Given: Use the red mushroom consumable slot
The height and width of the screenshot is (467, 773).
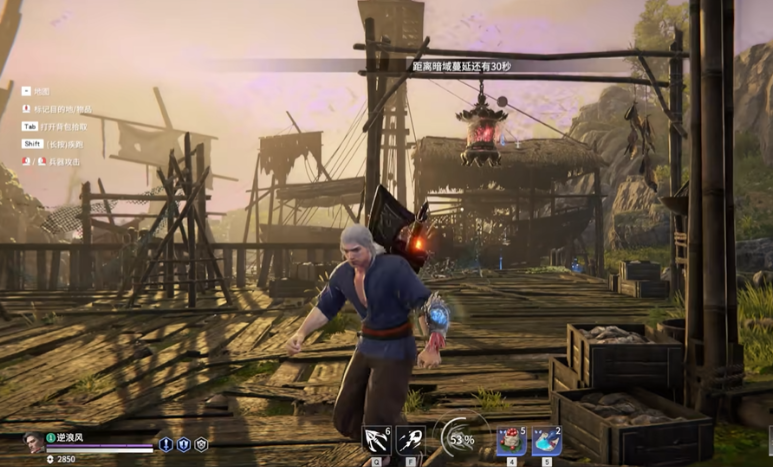Looking at the screenshot, I should (511, 441).
